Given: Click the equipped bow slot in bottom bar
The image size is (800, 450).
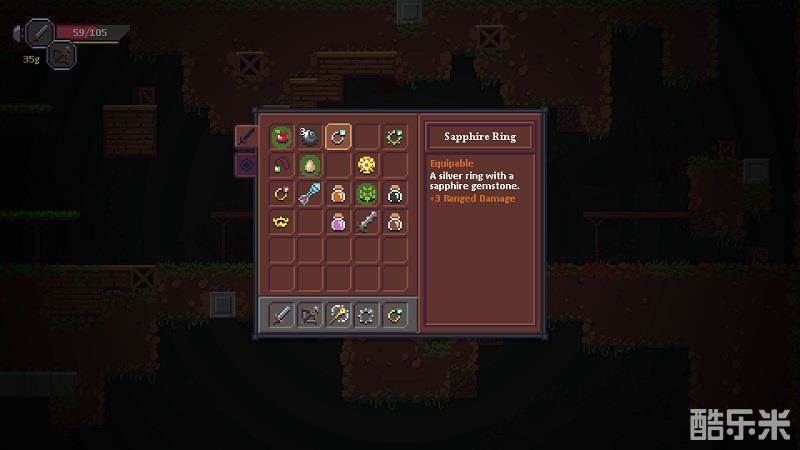Looking at the screenshot, I should 310,316.
